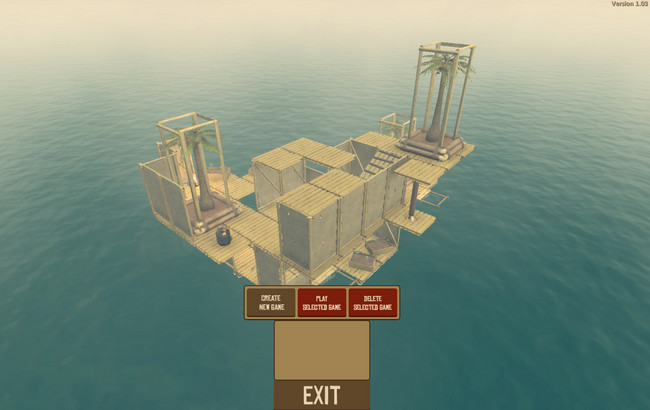Select the Delete Selected Game button
Screen dimensions: 650x410
click(373, 302)
